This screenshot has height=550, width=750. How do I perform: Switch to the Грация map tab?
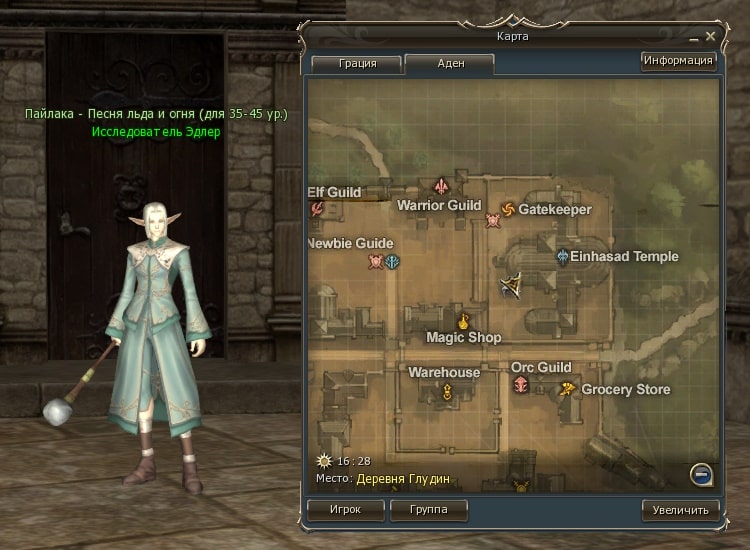[357, 63]
